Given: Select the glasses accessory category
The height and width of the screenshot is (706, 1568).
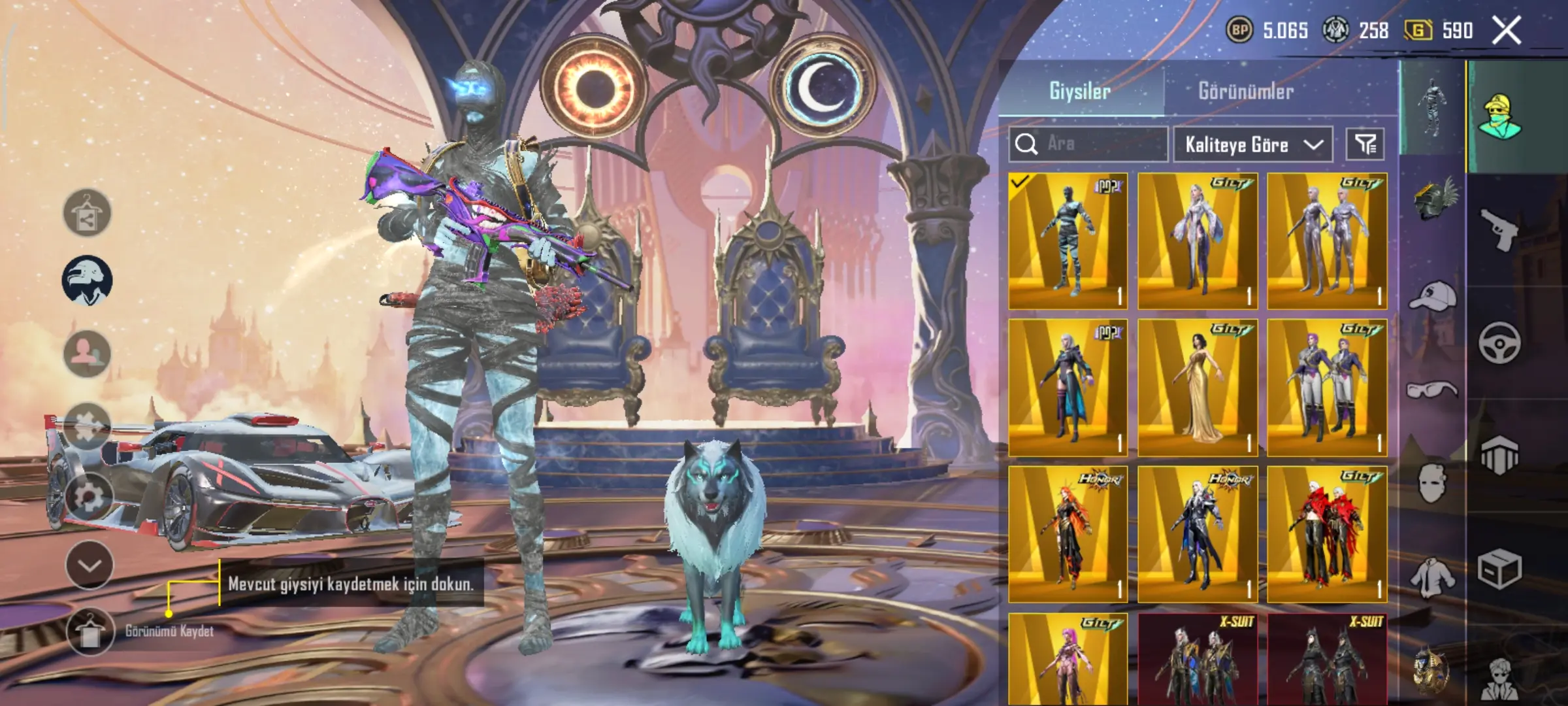Looking at the screenshot, I should pyautogui.click(x=1432, y=390).
